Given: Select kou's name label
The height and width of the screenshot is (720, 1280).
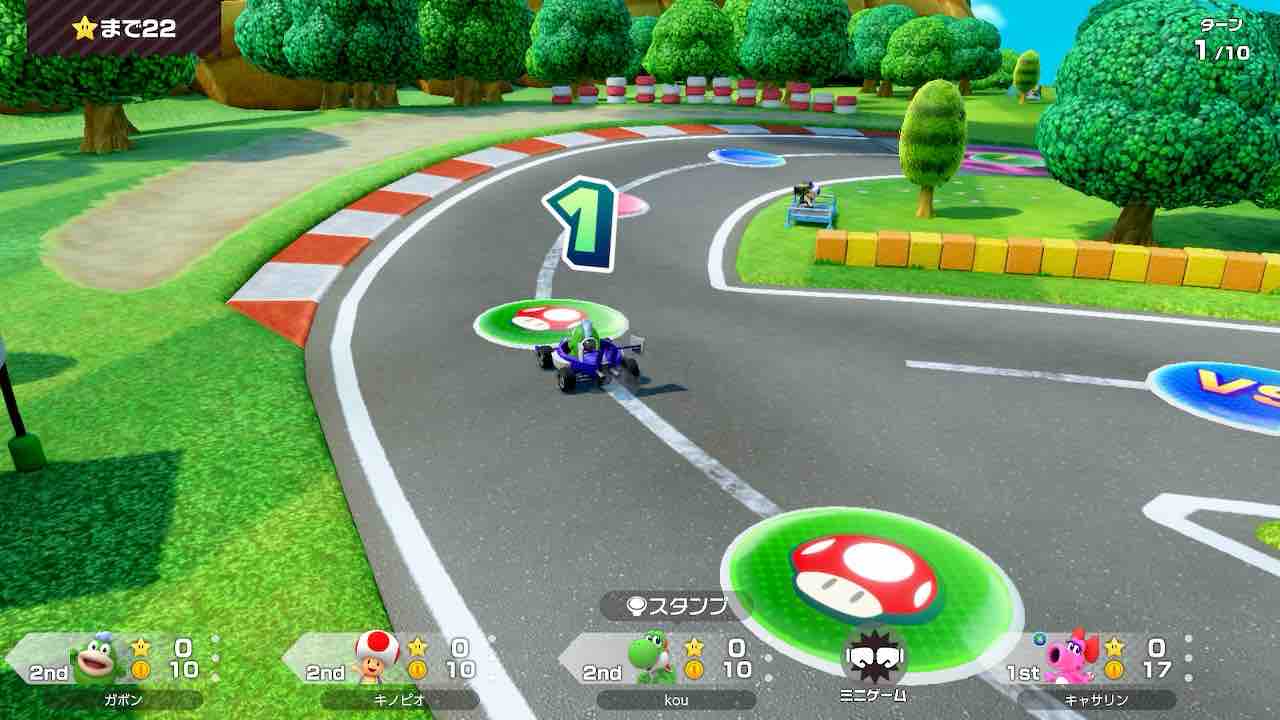Looking at the screenshot, I should (676, 700).
